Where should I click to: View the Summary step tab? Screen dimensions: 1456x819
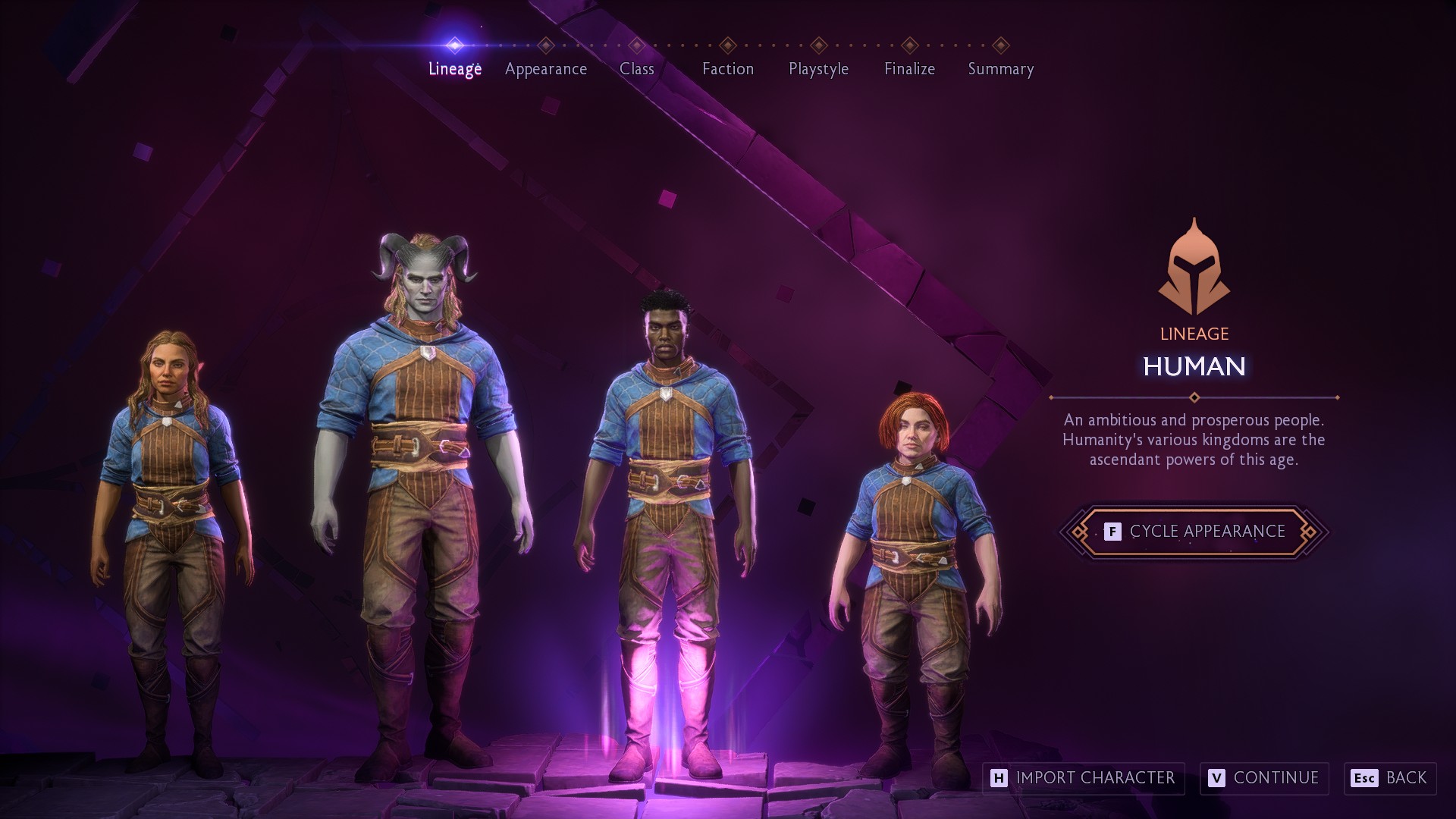coord(1000,68)
